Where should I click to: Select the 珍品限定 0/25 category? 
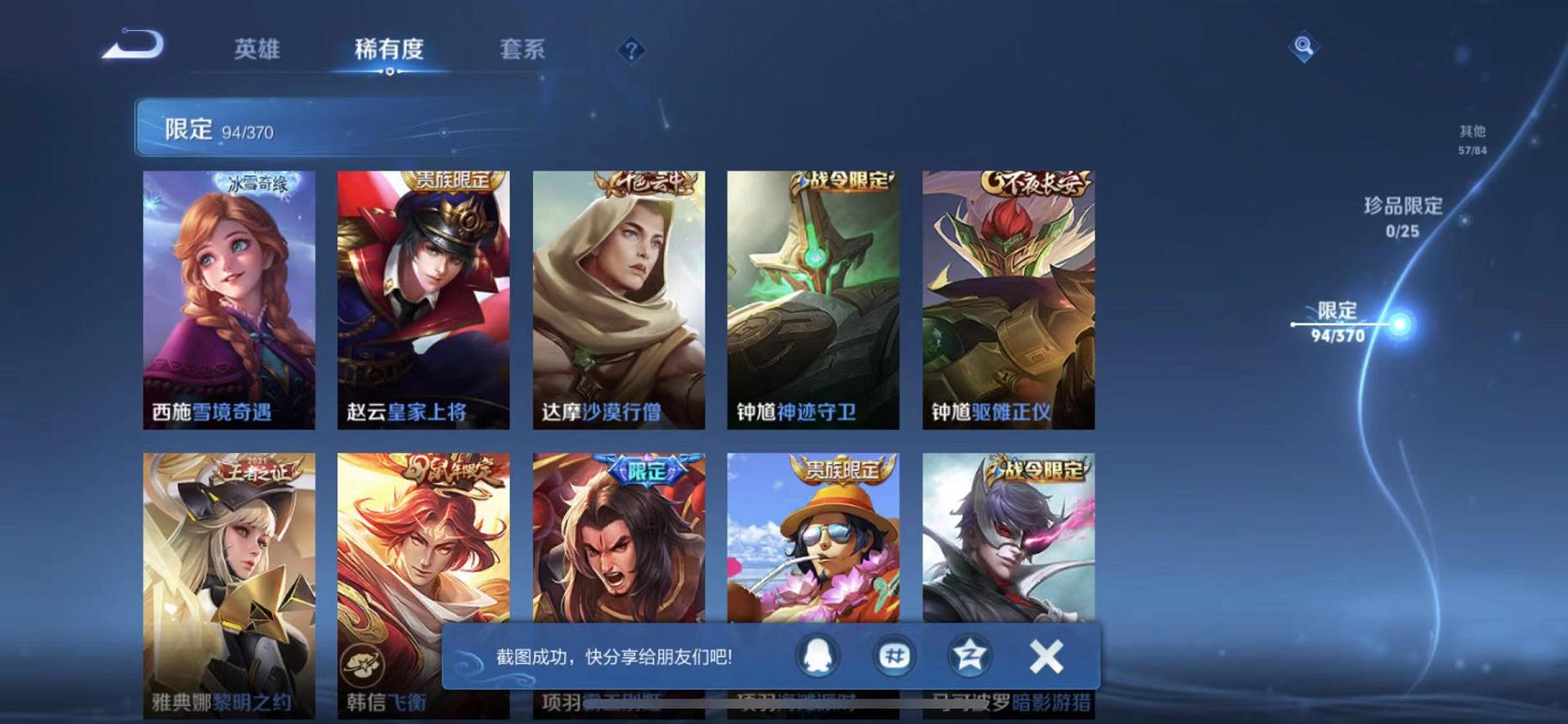(1405, 216)
